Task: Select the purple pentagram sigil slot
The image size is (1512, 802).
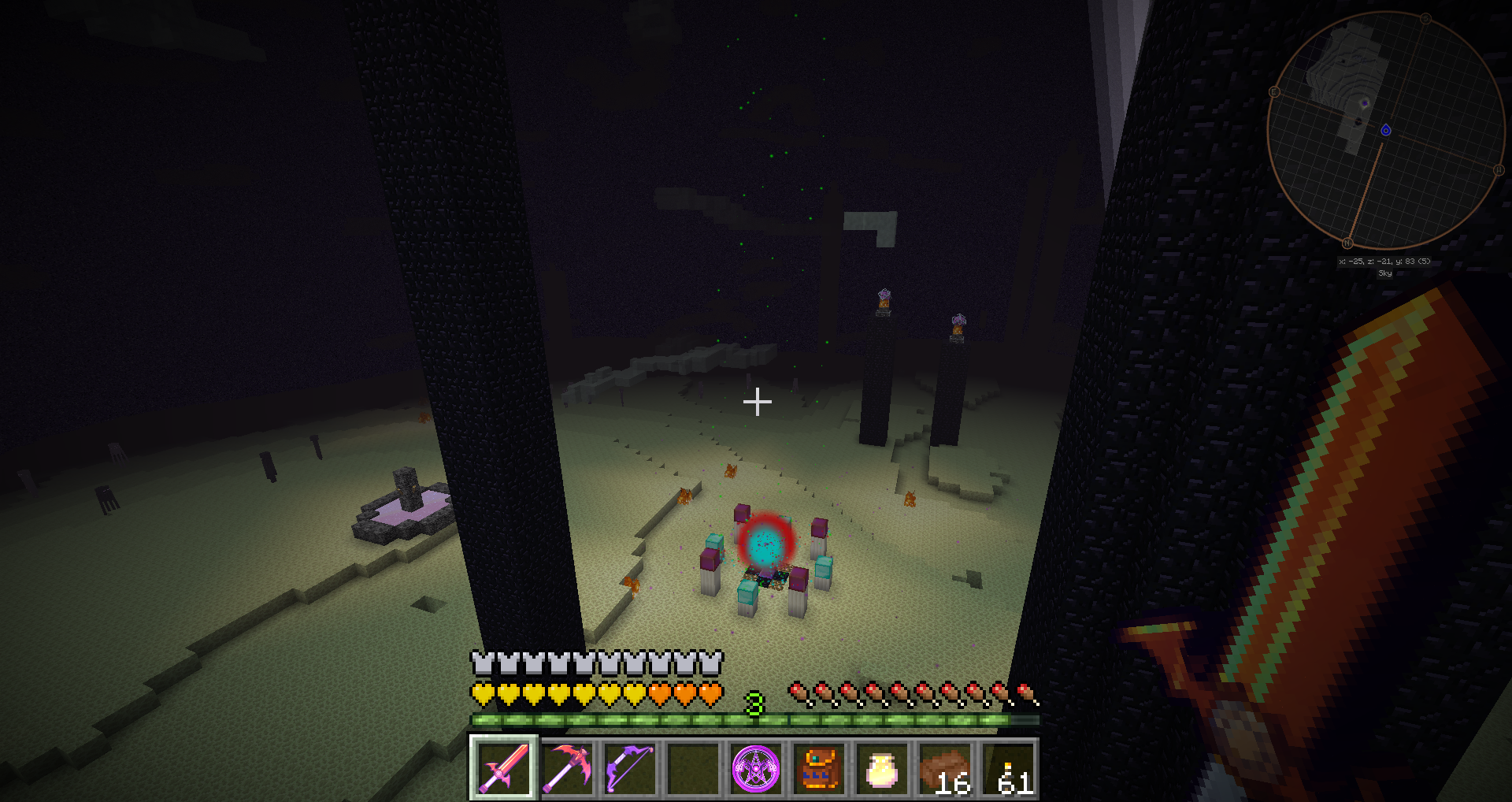Action: coord(756,768)
